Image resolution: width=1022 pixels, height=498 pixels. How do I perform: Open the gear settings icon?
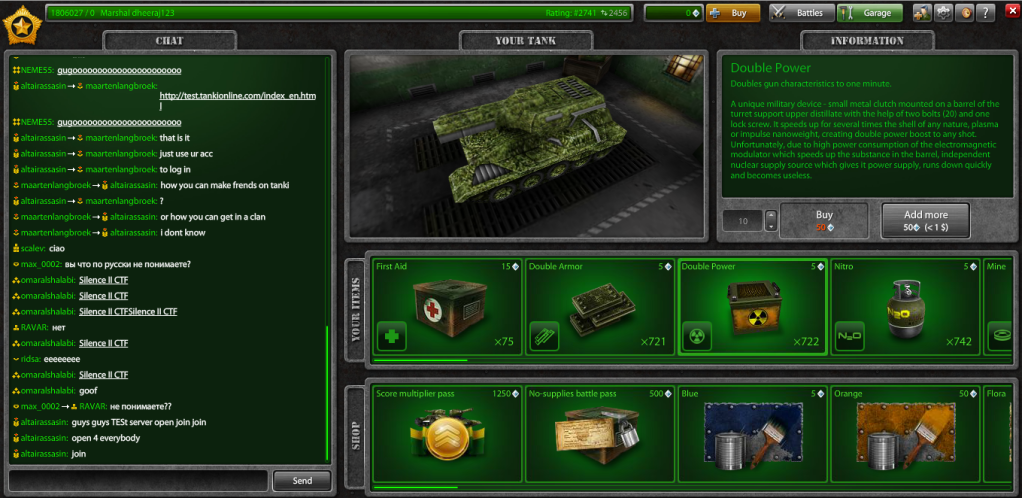(943, 13)
